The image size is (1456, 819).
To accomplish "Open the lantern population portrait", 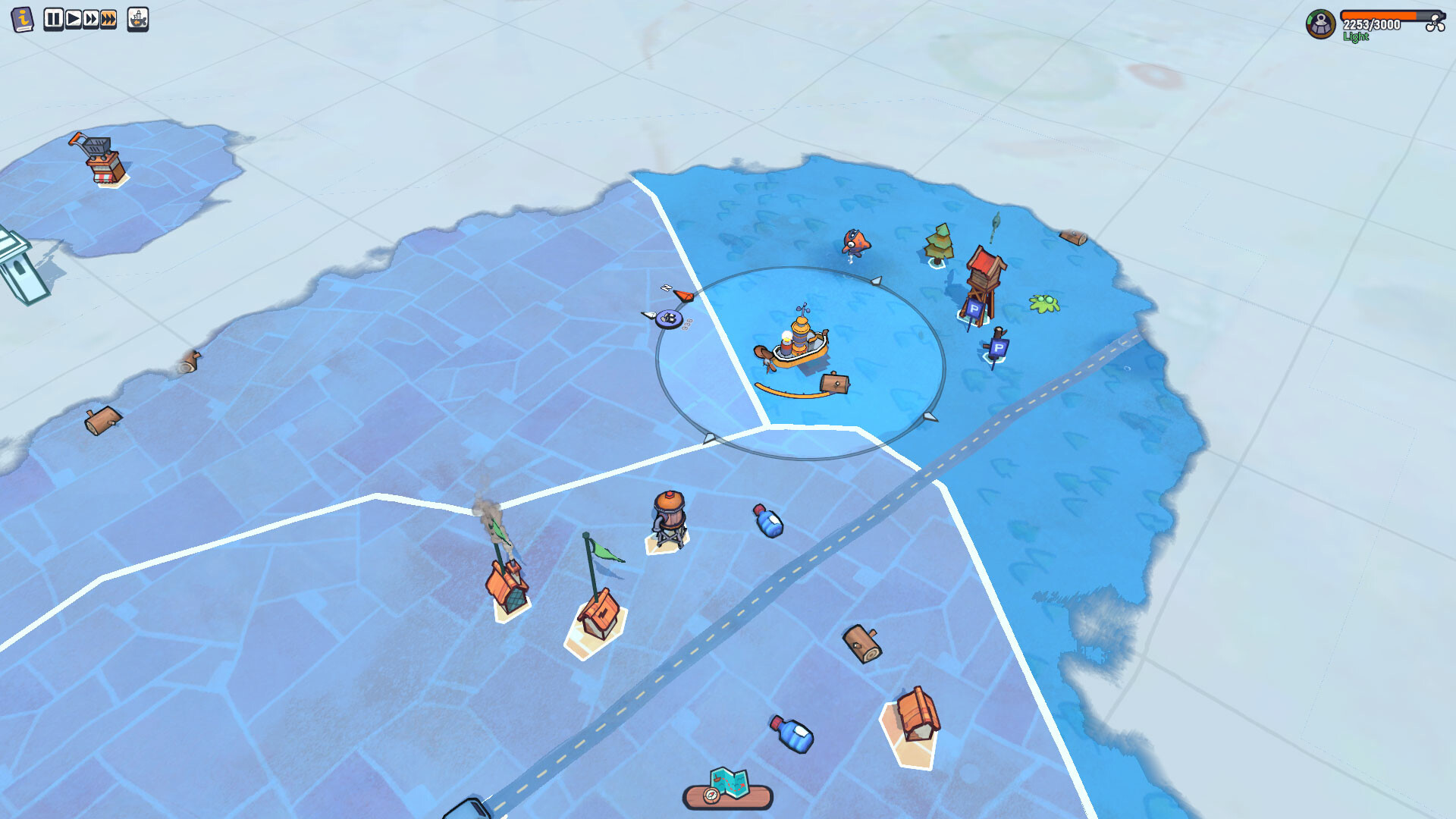I will tap(1320, 24).
